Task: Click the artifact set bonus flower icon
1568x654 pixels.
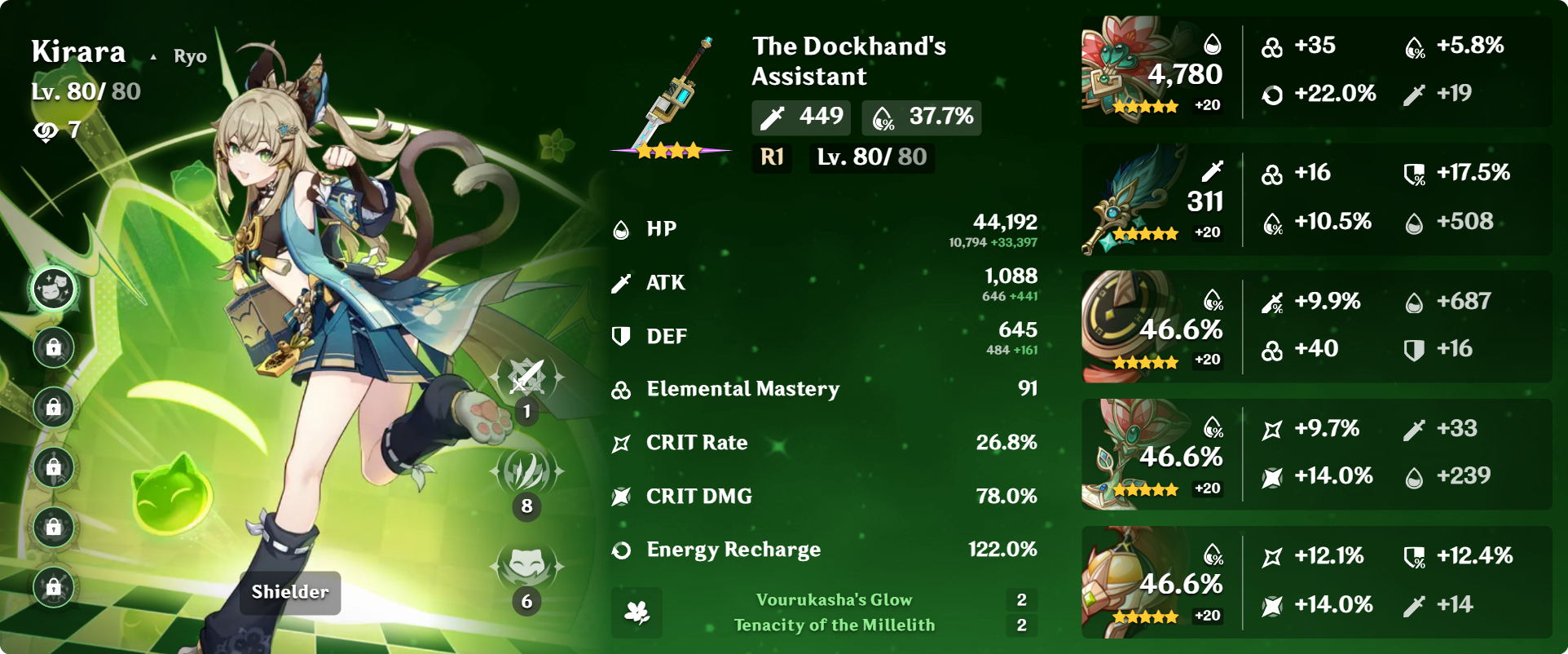Action: [x=636, y=612]
